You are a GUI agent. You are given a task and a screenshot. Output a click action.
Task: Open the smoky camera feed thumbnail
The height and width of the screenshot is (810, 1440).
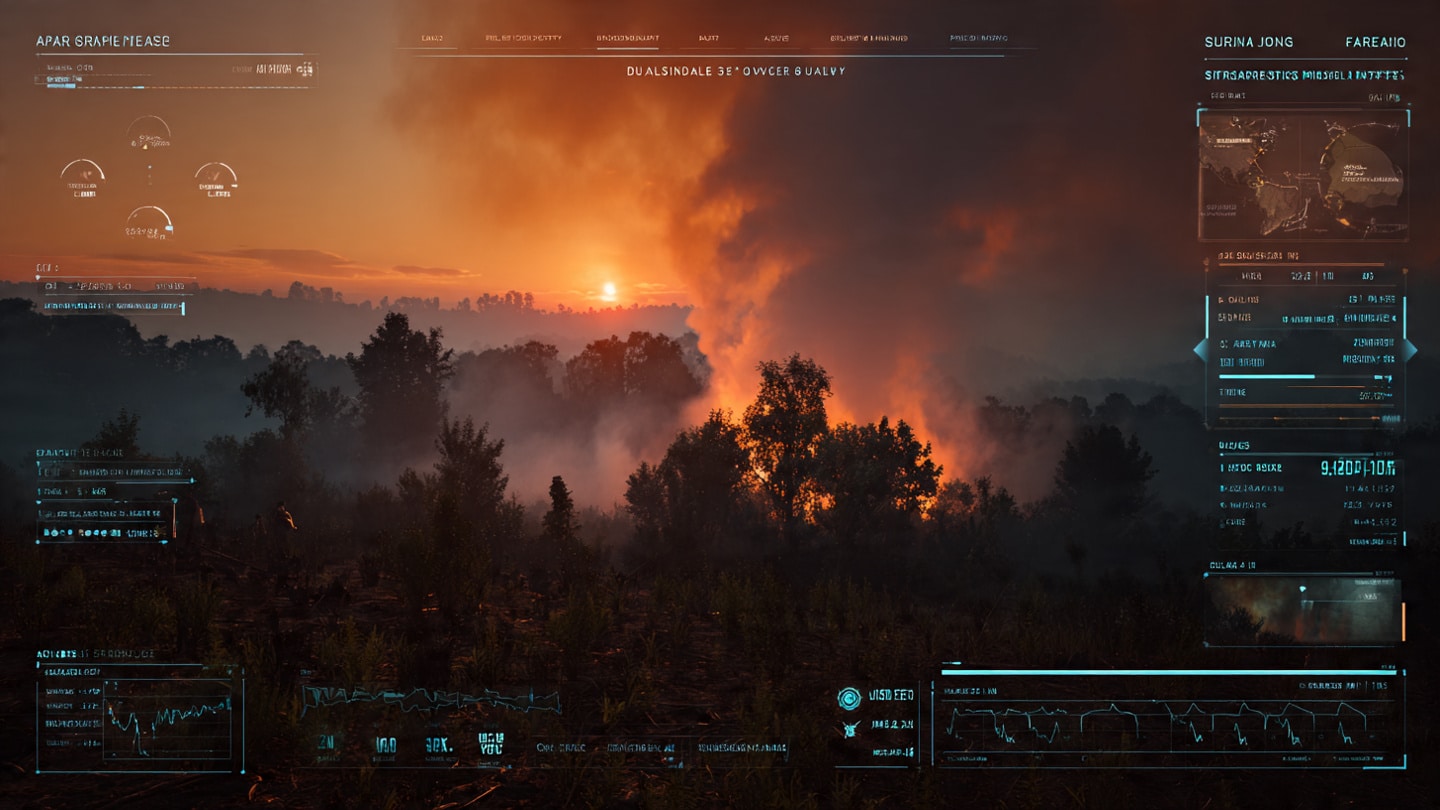(x=1303, y=609)
